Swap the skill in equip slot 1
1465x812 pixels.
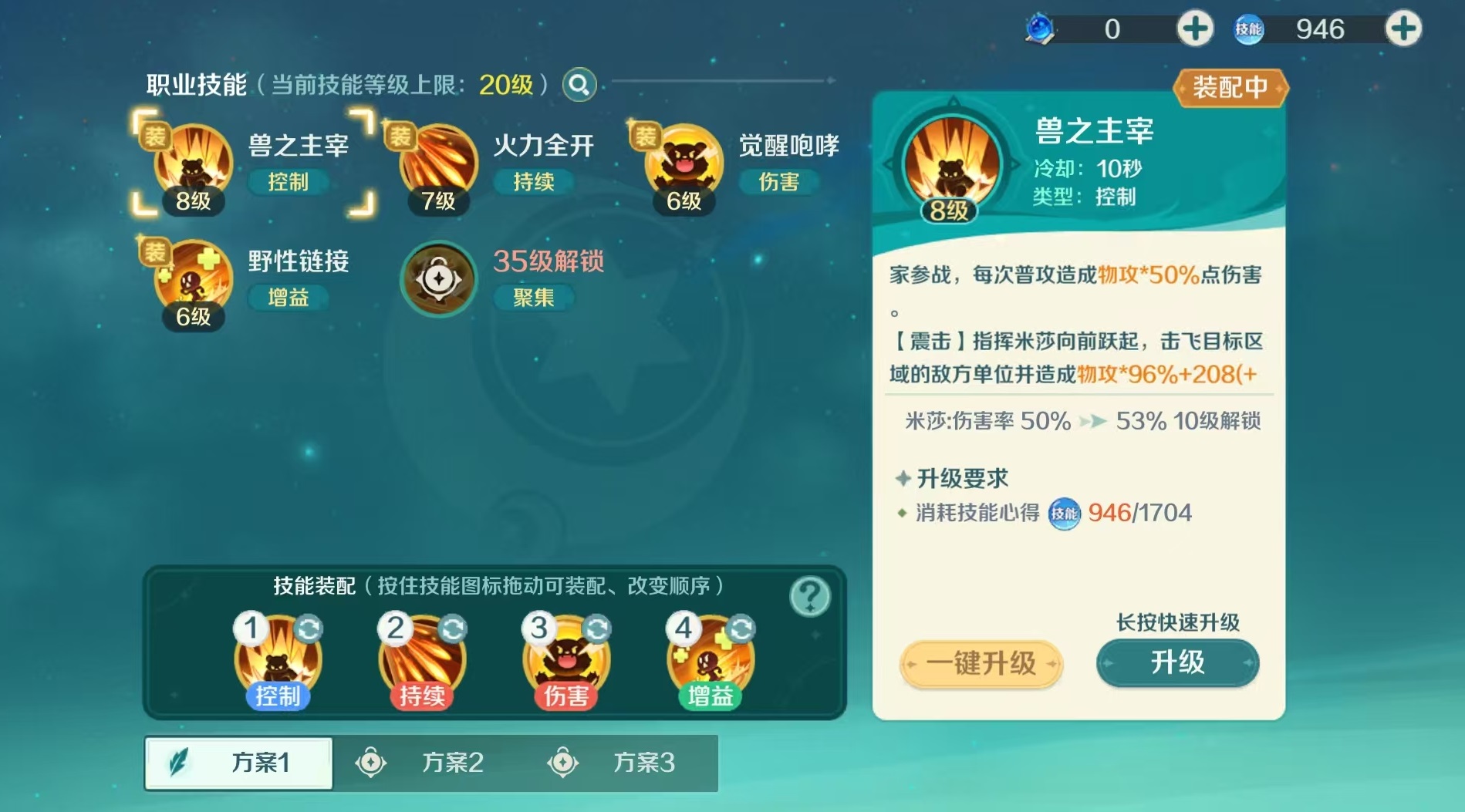(309, 629)
